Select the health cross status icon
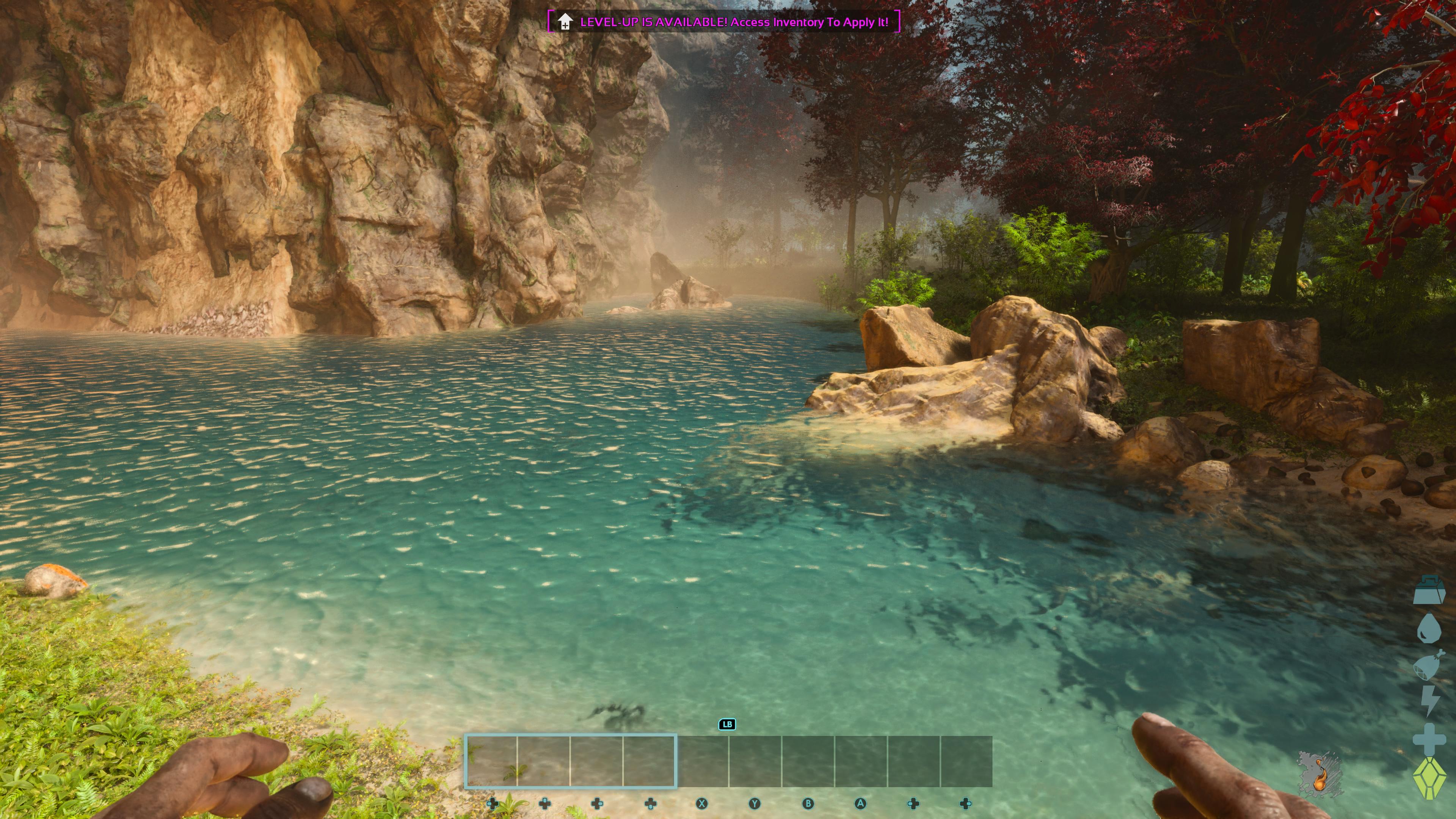1456x819 pixels. (1429, 739)
